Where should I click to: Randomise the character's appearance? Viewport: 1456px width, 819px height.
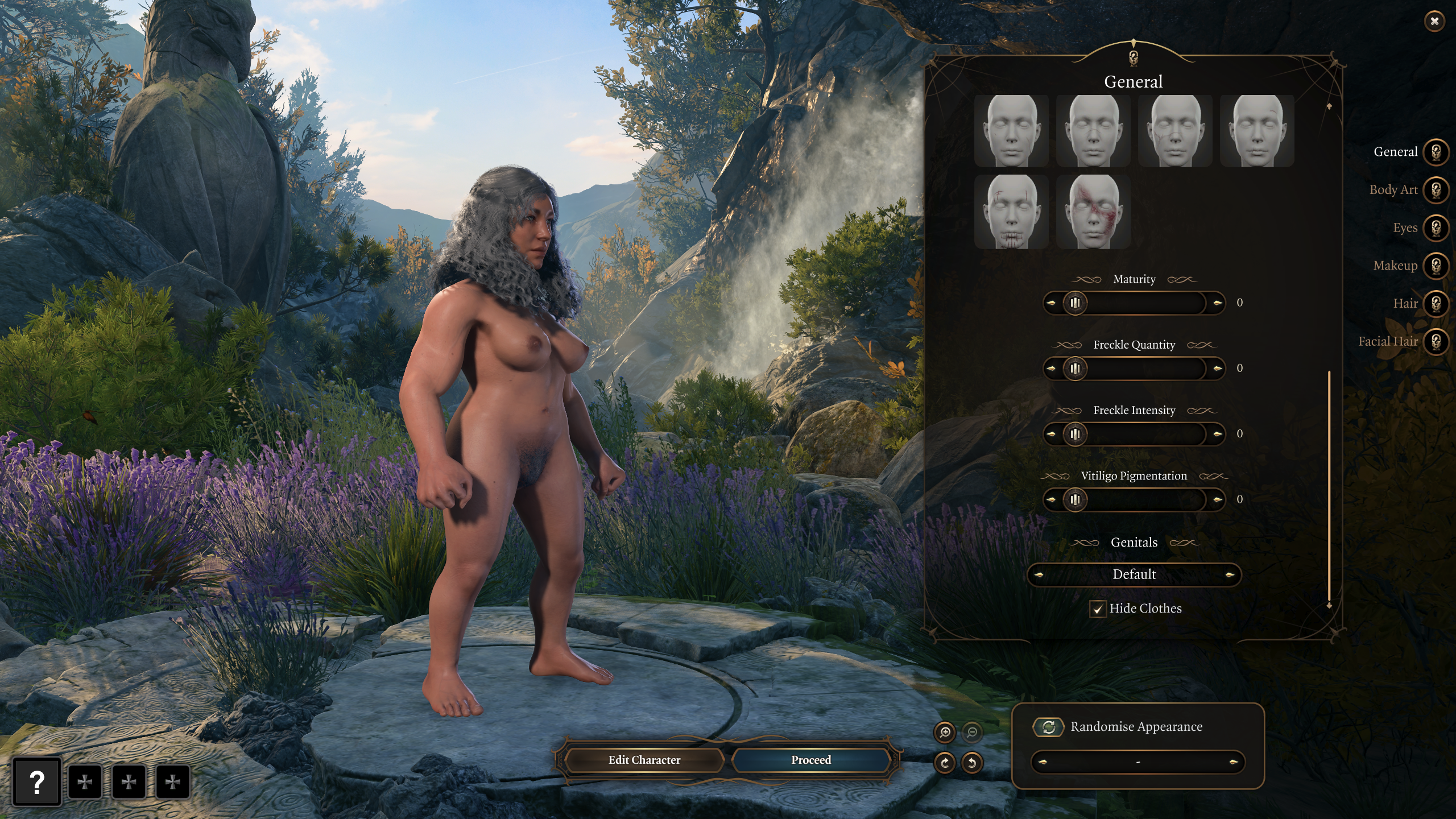coord(1049,727)
